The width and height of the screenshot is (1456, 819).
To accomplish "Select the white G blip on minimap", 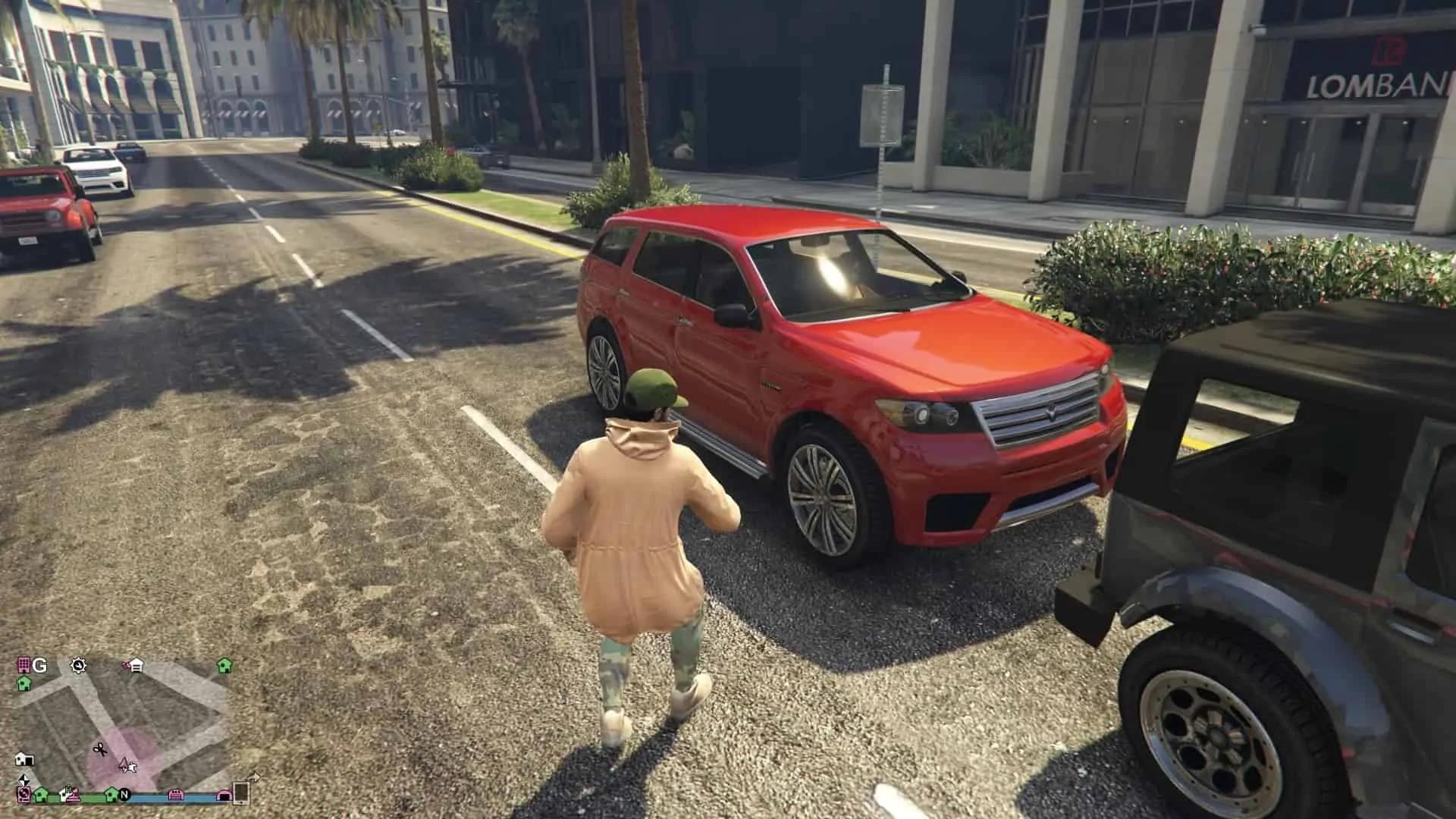I will point(39,666).
